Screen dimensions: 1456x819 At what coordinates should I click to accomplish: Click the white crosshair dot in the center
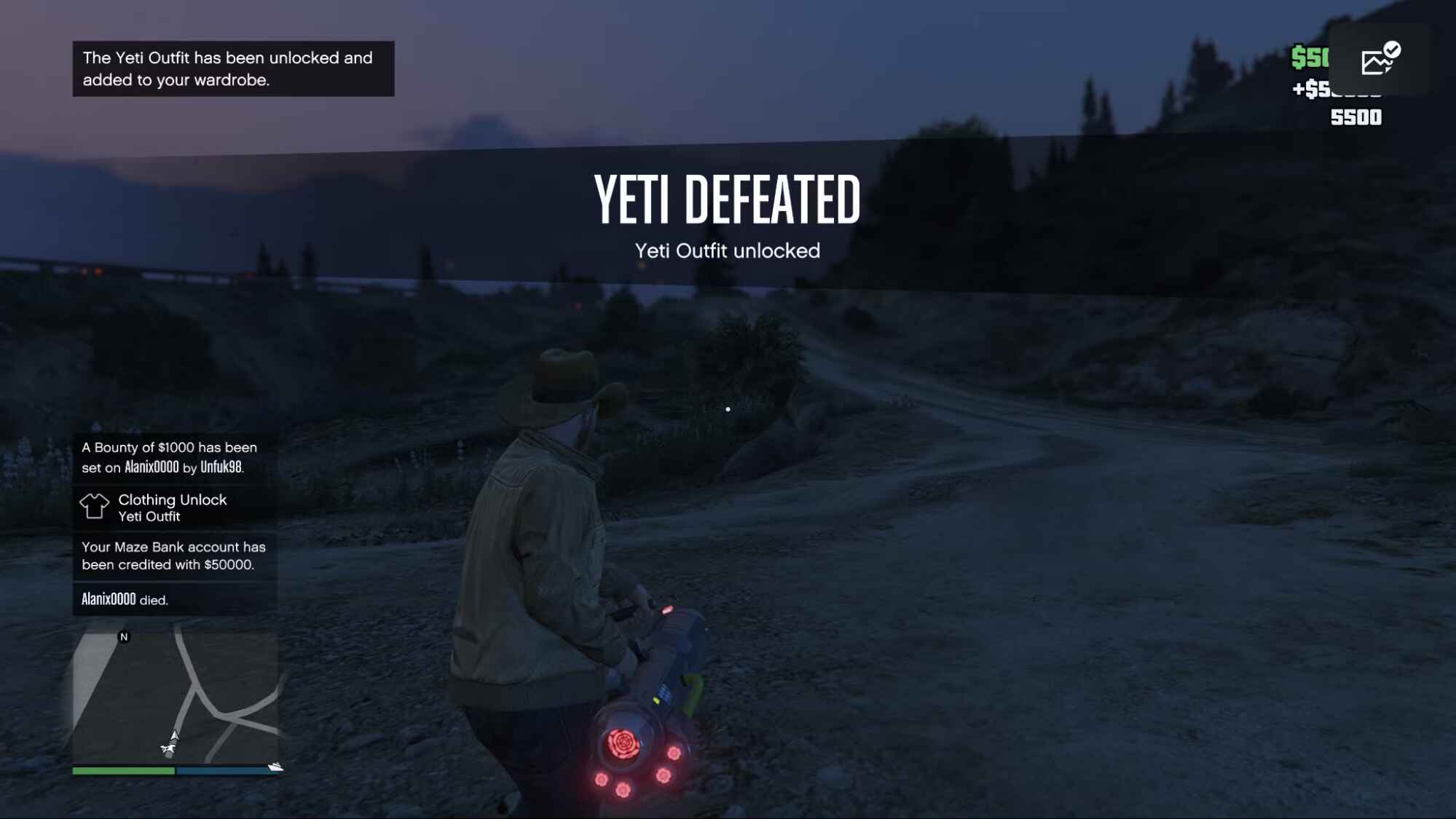tap(729, 409)
